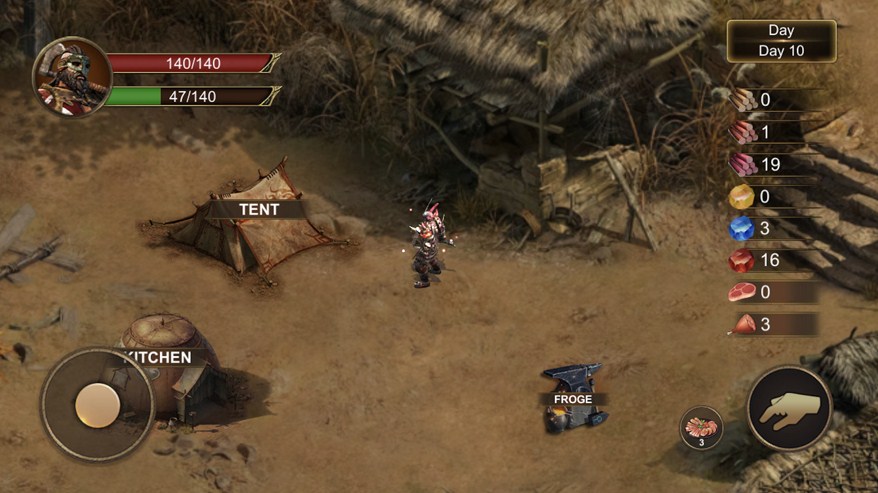
Task: Use the meat food quick slot
Action: pyautogui.click(x=700, y=427)
